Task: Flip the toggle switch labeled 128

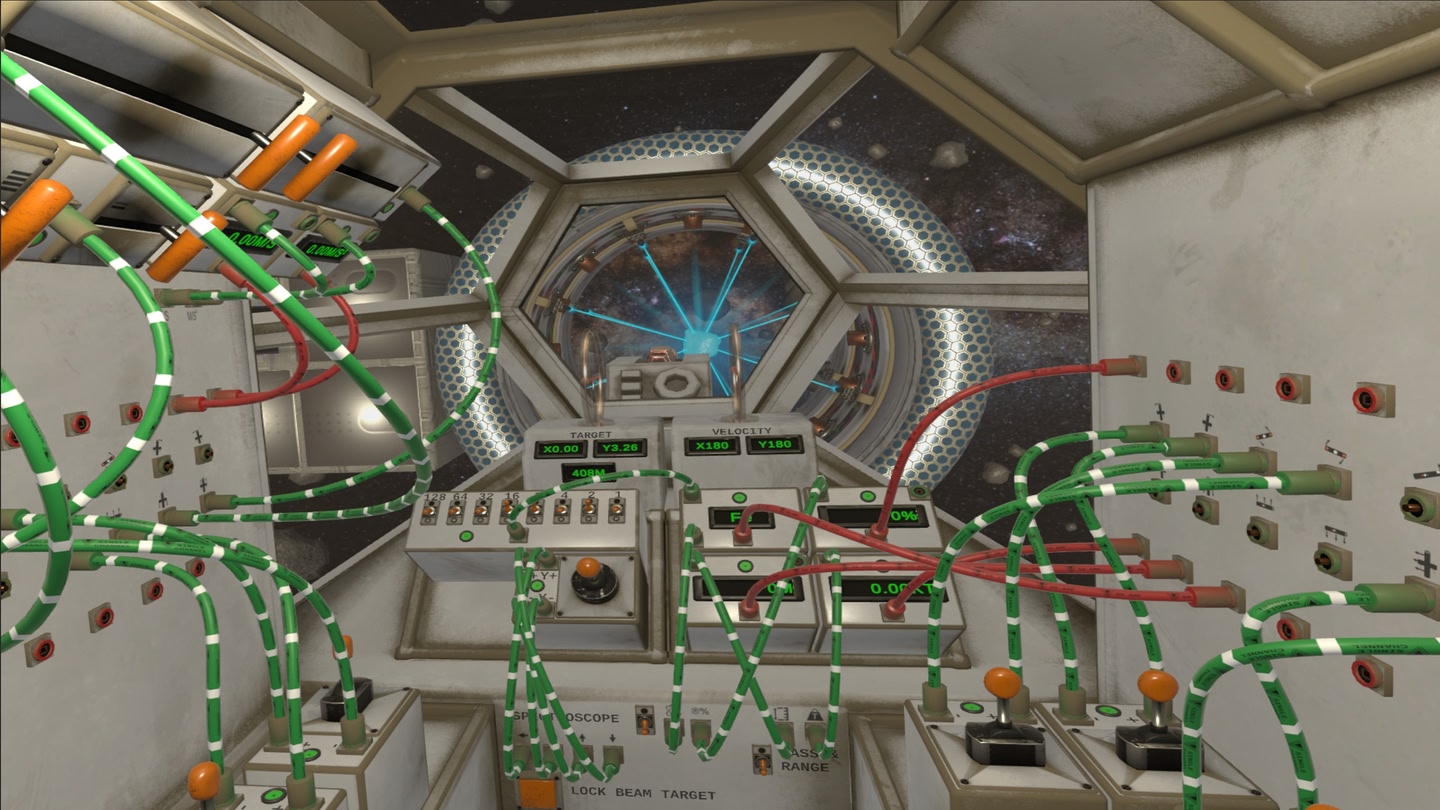Action: 430,512
